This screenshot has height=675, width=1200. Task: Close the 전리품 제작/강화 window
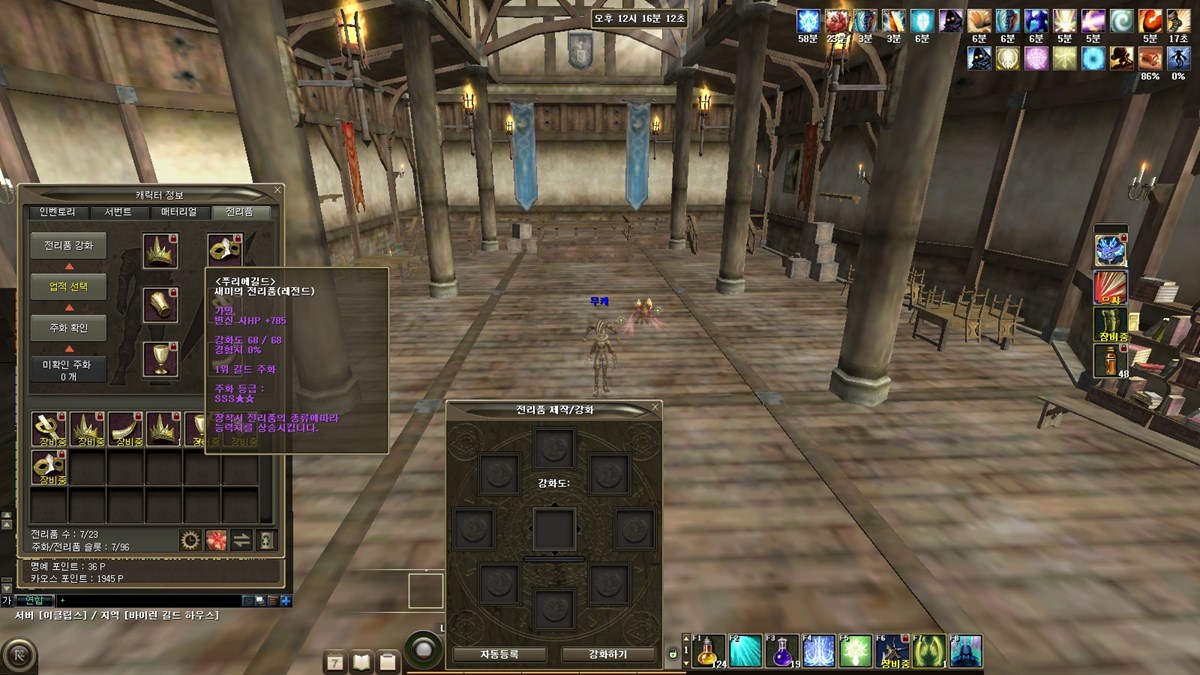655,408
